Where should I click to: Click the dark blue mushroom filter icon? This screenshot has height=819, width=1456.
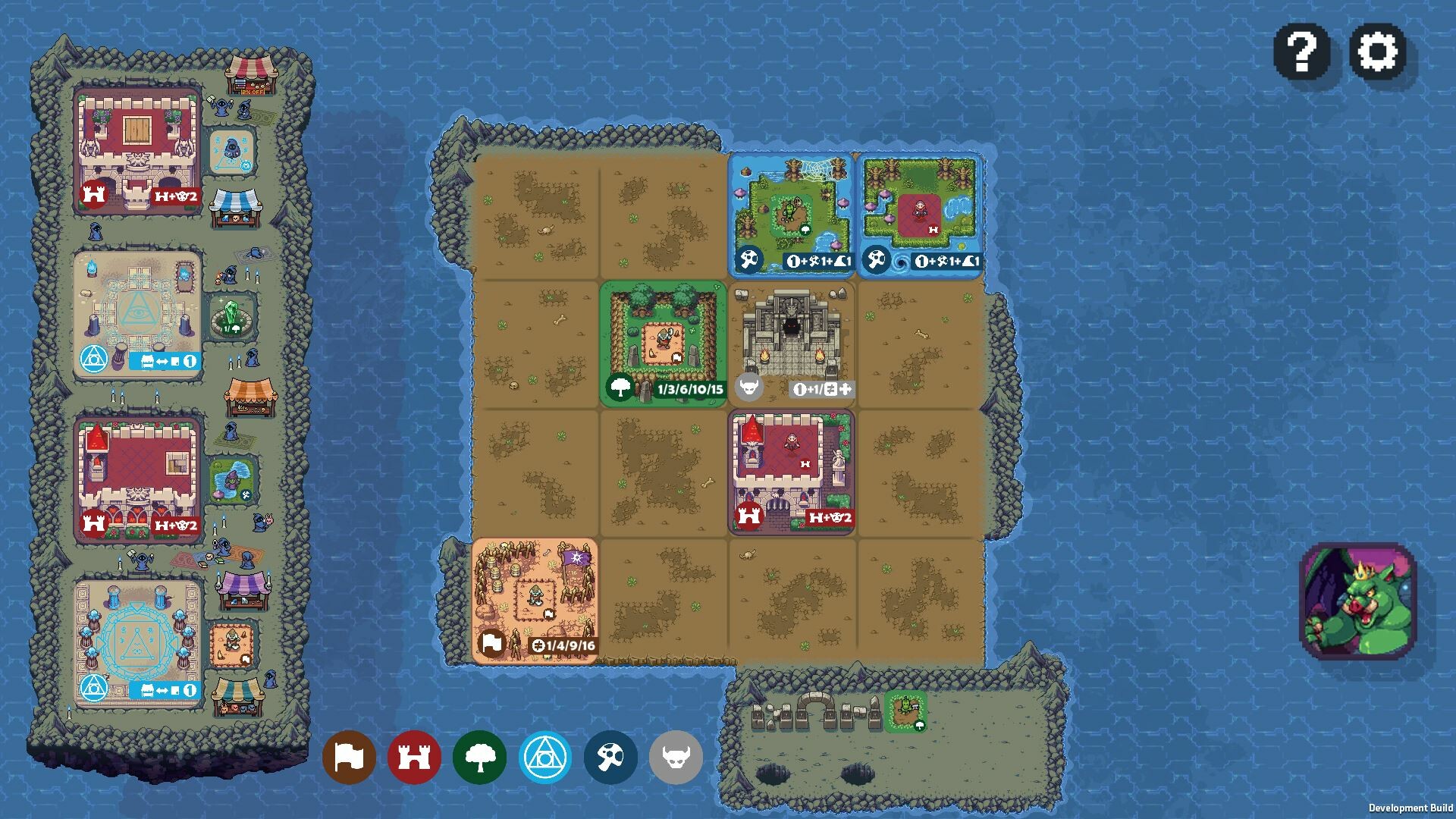click(609, 757)
